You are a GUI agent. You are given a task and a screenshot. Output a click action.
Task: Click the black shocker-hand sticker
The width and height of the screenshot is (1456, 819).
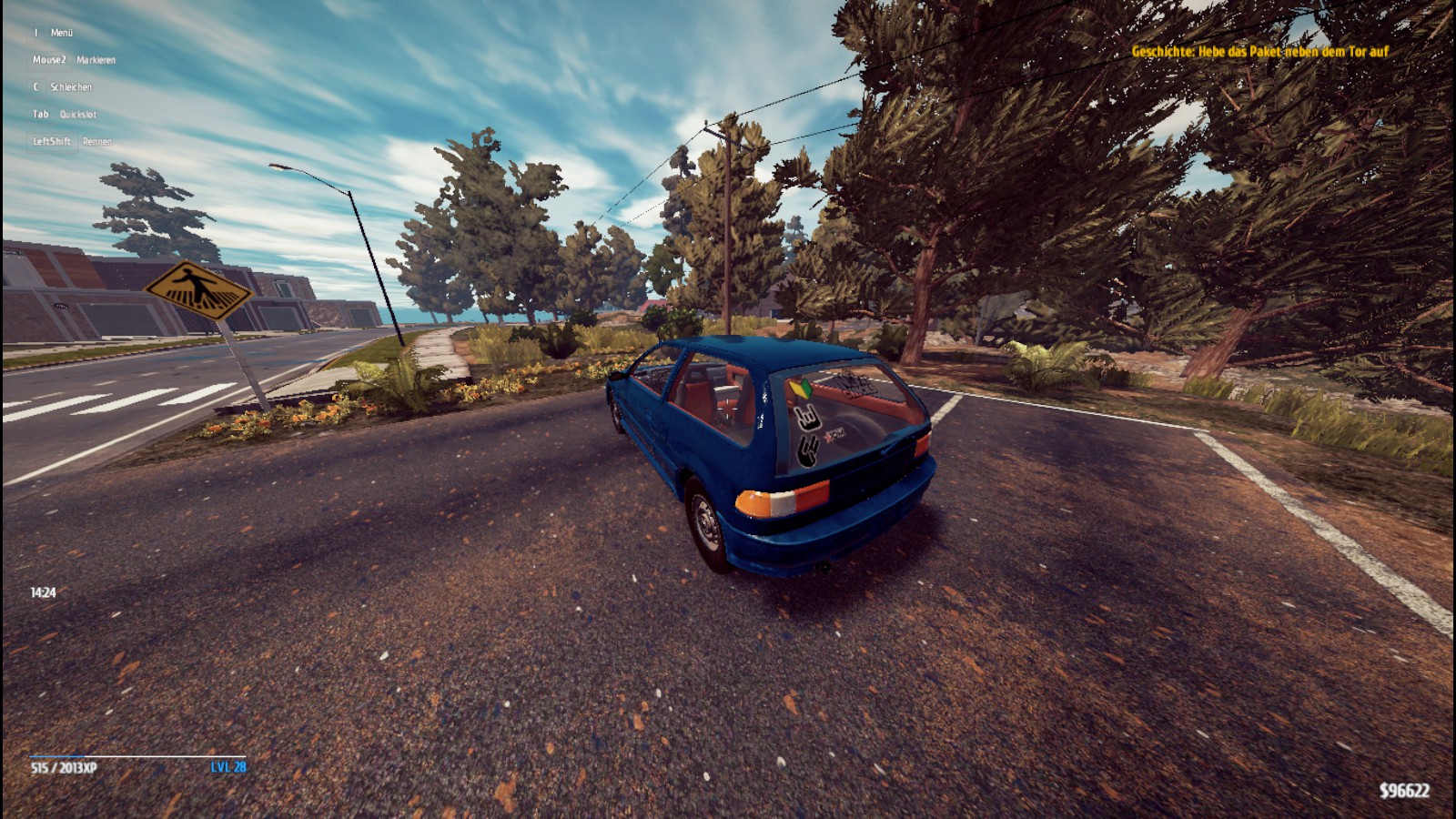(807, 450)
